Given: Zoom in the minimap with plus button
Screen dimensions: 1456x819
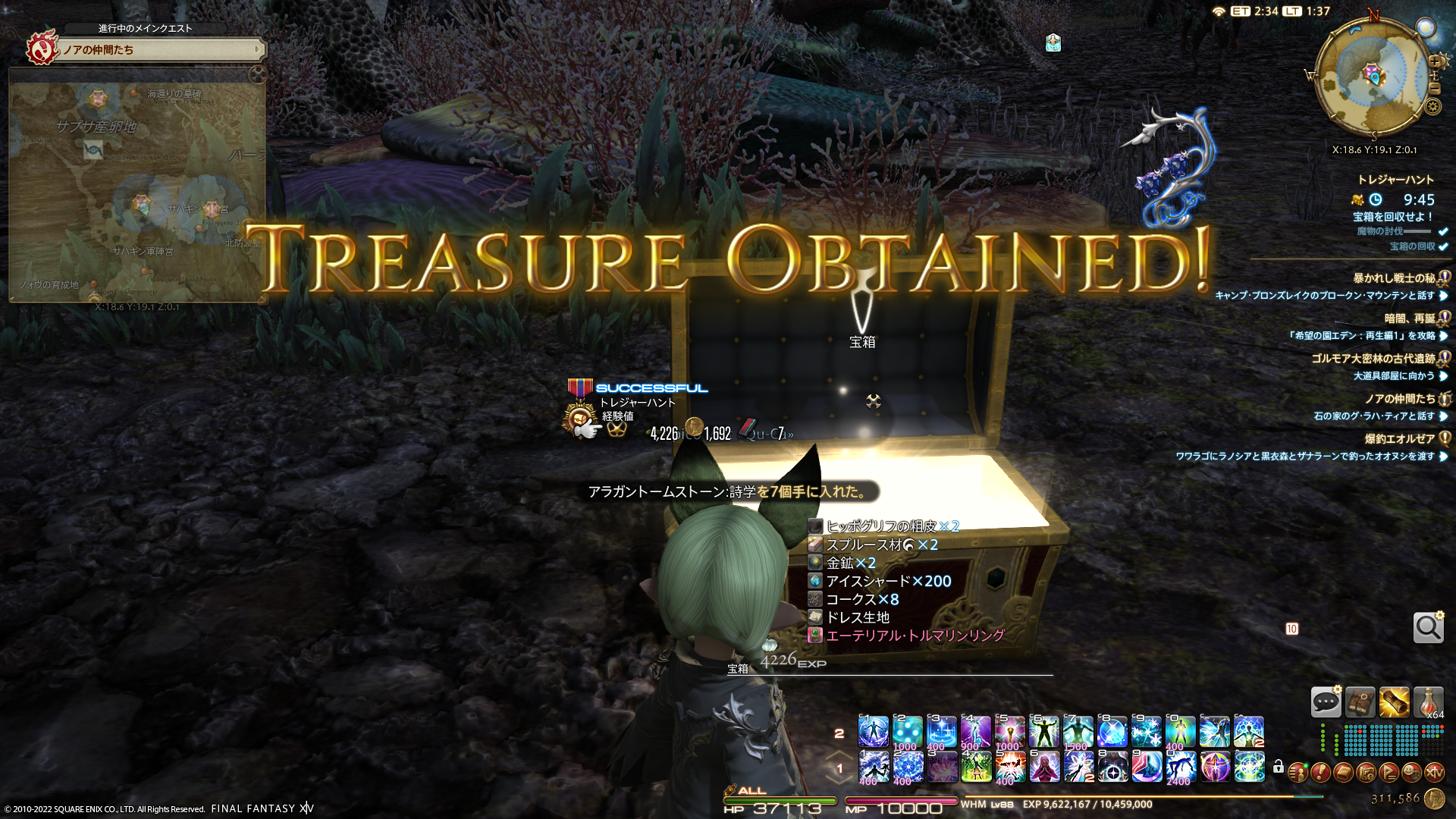Looking at the screenshot, I should point(1434,61).
